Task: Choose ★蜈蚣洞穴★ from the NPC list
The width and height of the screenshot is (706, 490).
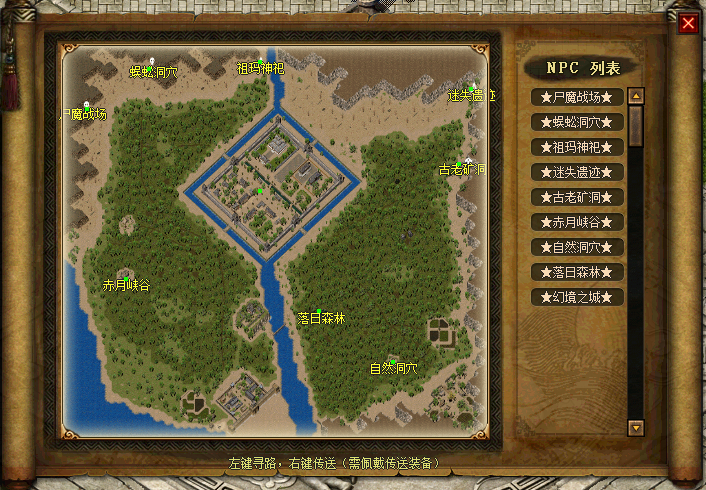Action: pos(578,122)
